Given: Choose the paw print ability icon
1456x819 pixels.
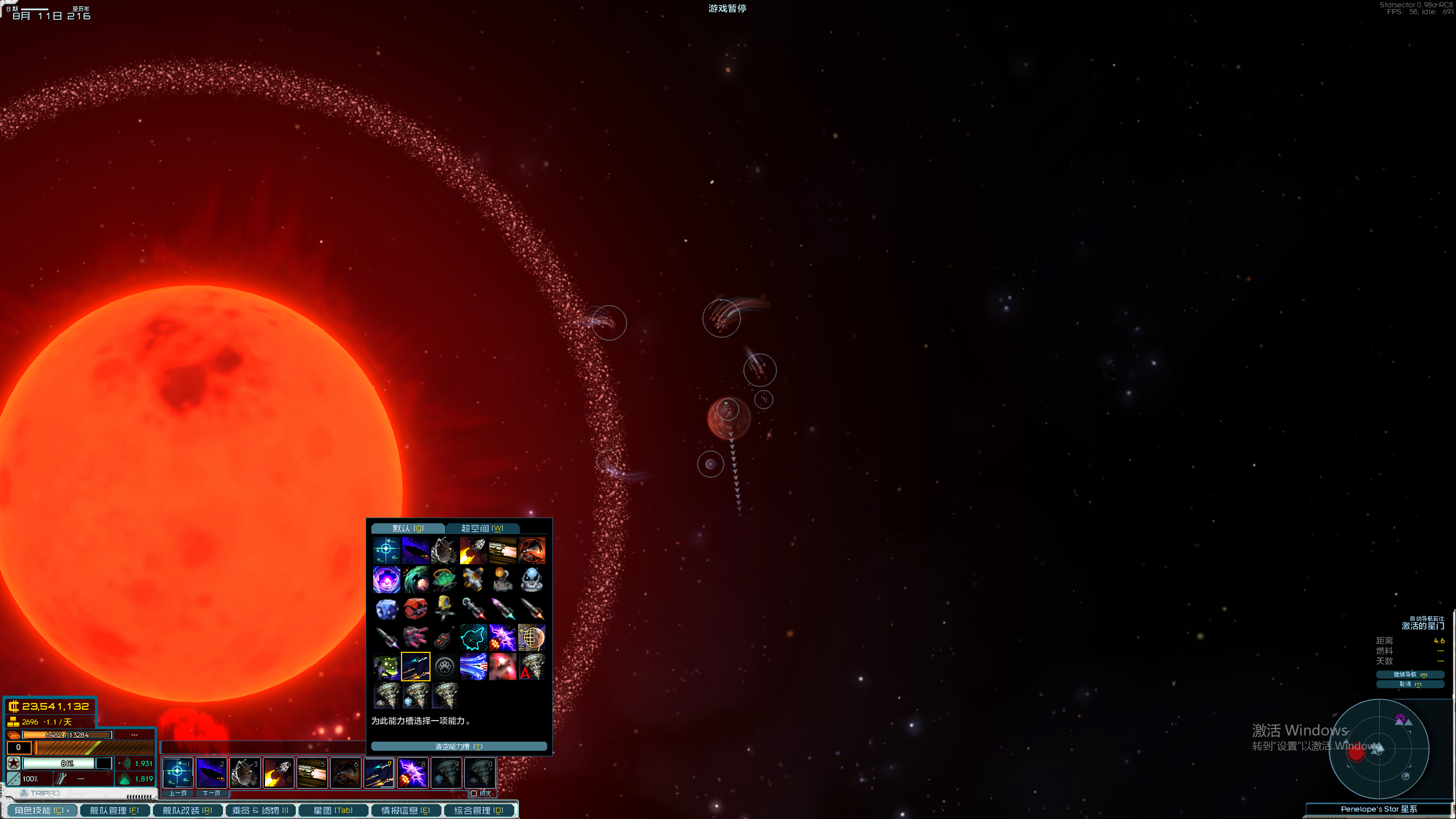Looking at the screenshot, I should click(x=445, y=667).
